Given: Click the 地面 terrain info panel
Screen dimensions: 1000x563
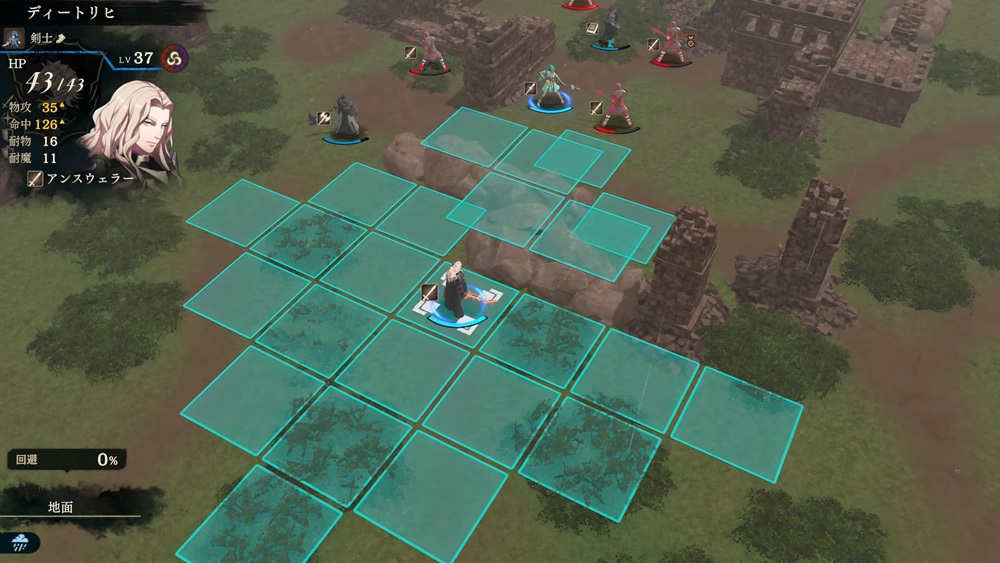Looking at the screenshot, I should (x=62, y=507).
